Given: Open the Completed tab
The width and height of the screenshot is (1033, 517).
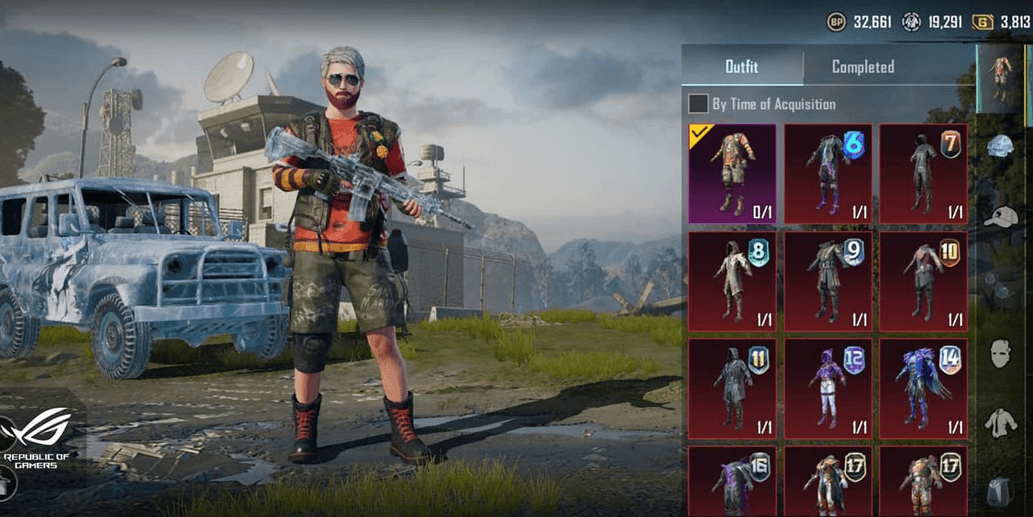Looking at the screenshot, I should 863,67.
